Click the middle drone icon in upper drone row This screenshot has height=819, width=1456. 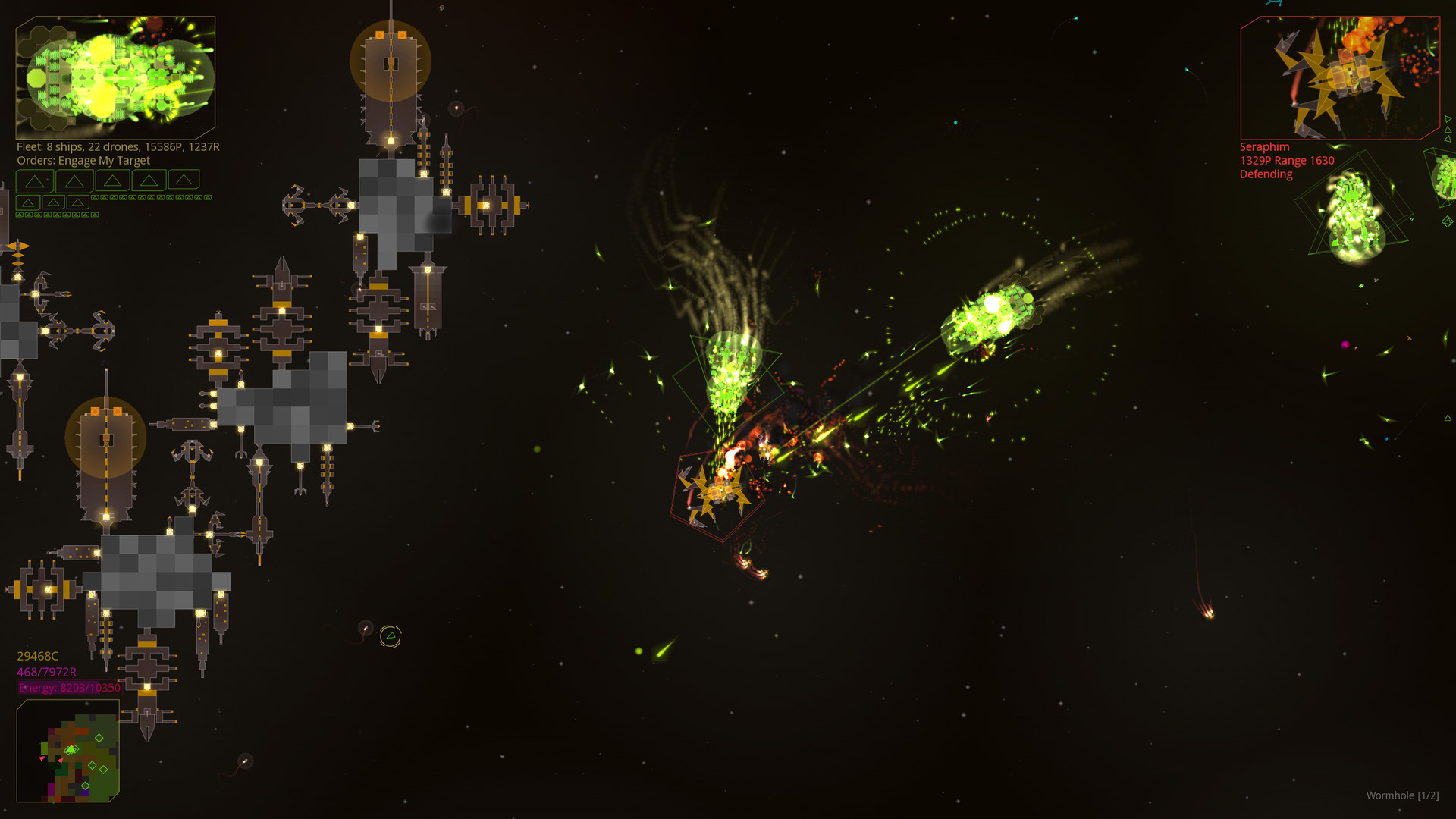pos(150,198)
